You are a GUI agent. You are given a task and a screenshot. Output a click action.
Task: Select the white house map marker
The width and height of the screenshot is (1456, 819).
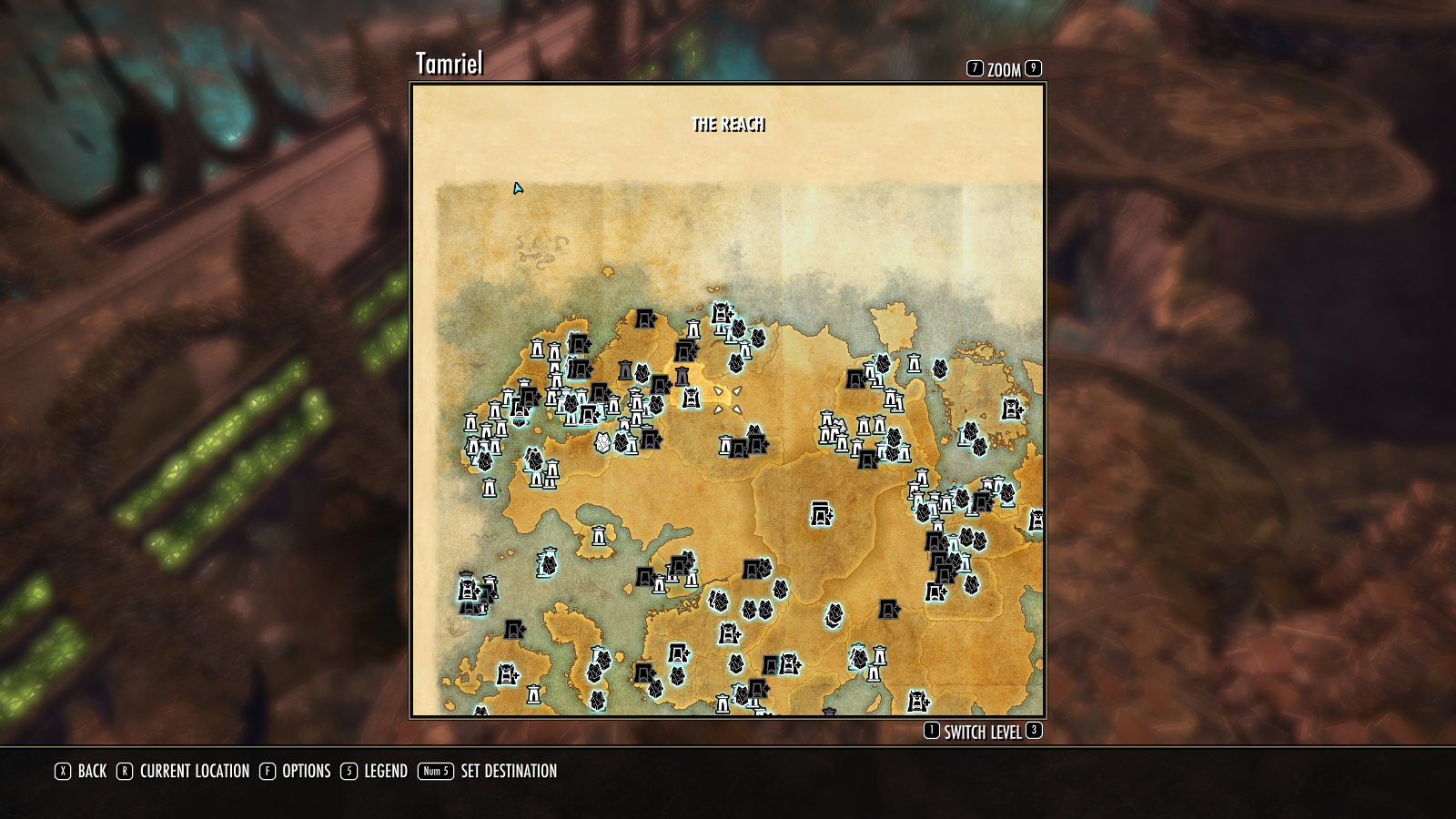pos(602,443)
